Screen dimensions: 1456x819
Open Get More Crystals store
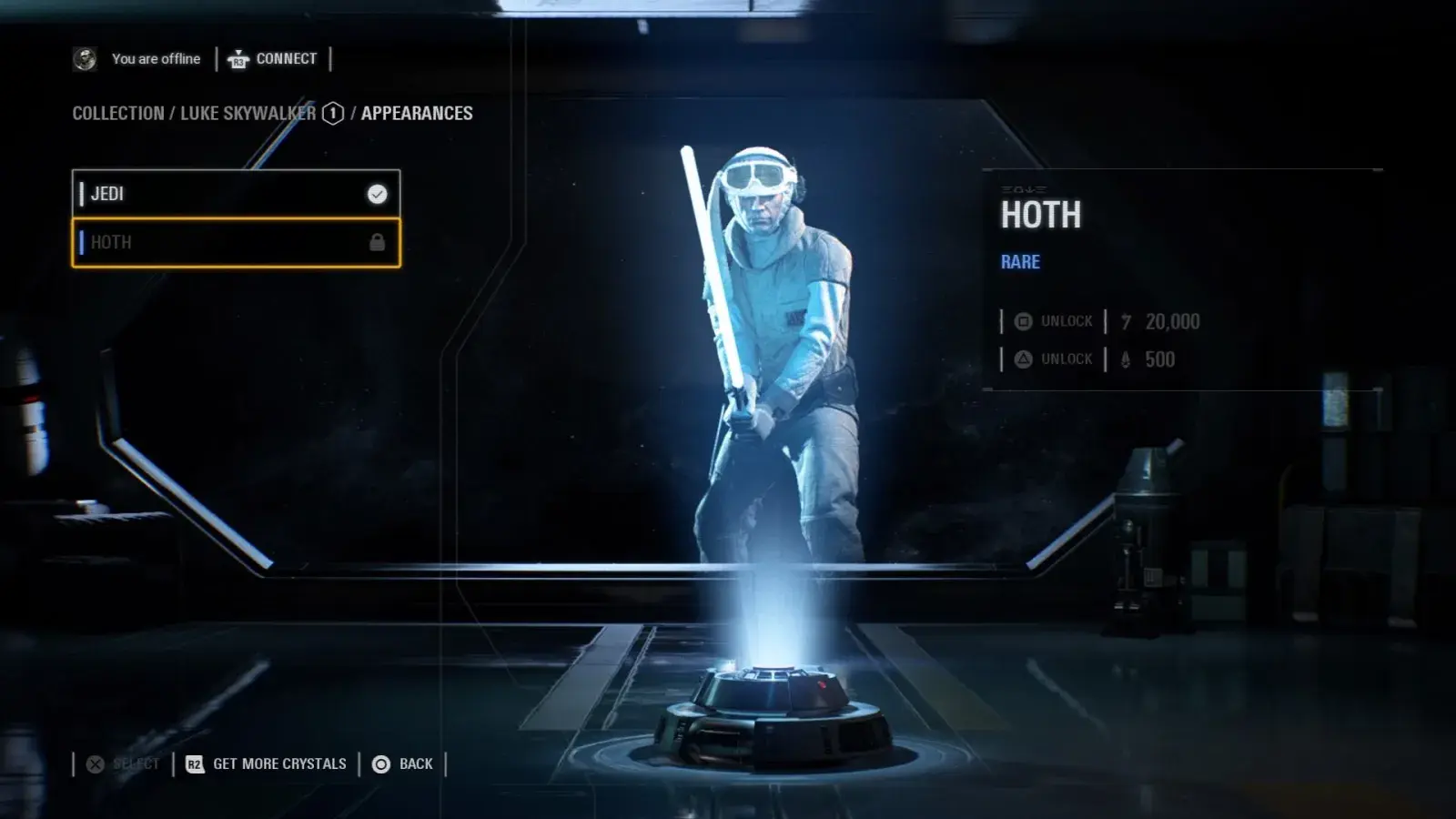tap(267, 764)
